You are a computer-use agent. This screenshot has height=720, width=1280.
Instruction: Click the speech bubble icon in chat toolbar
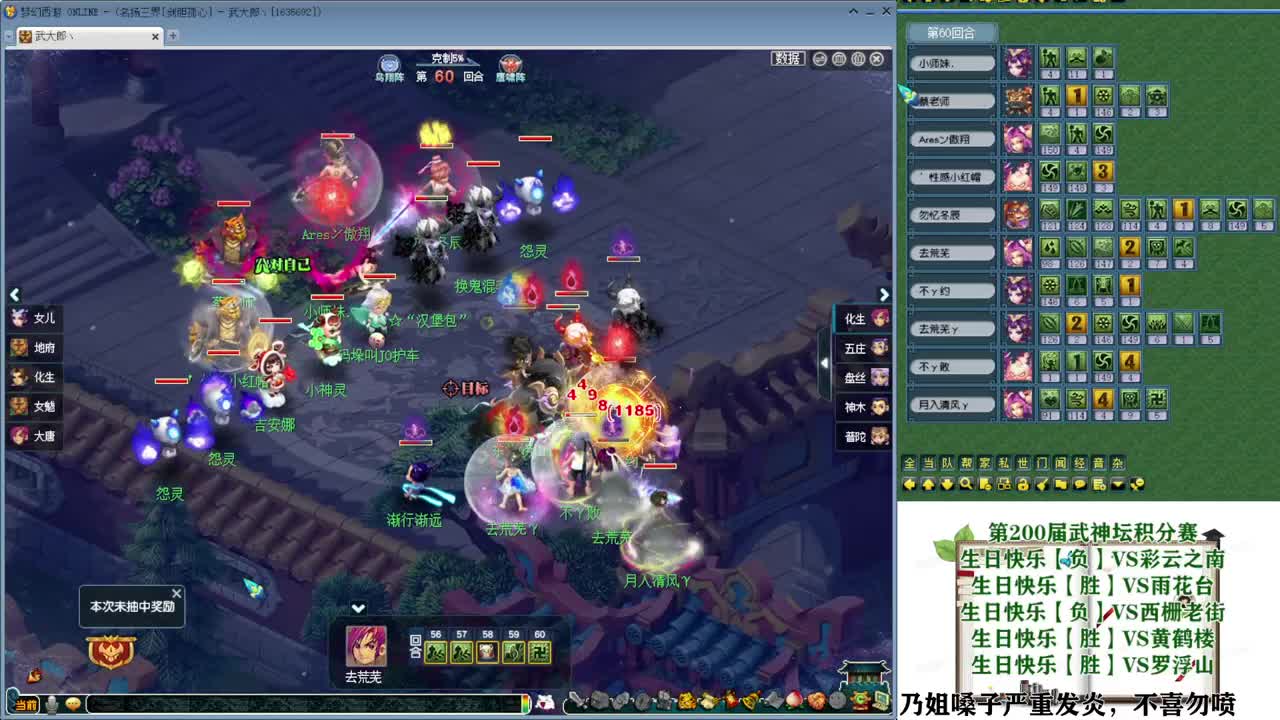pos(1079,484)
